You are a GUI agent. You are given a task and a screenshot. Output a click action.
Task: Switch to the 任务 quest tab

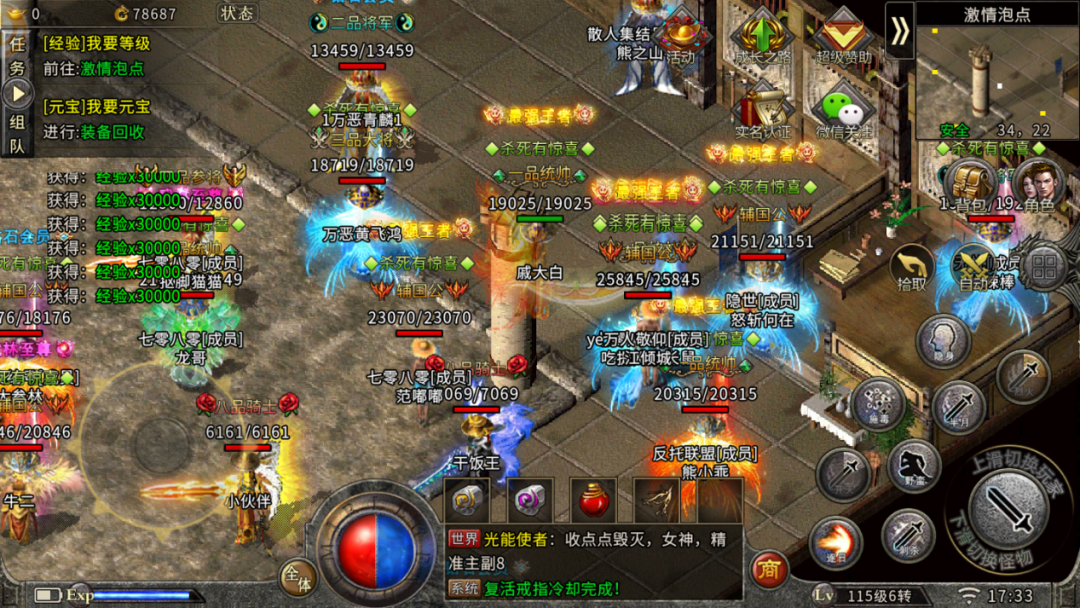click(17, 55)
